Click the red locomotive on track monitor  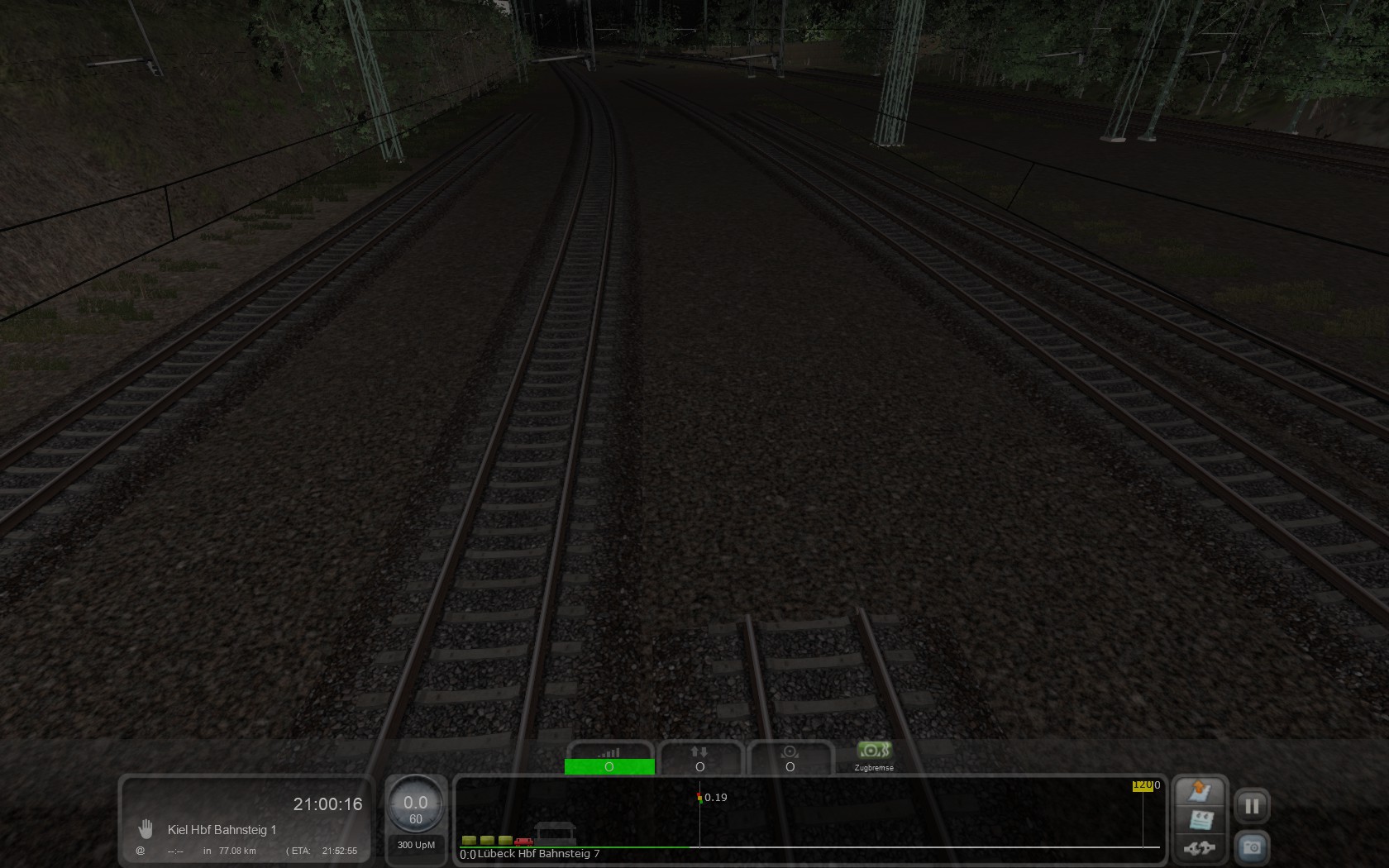(523, 841)
